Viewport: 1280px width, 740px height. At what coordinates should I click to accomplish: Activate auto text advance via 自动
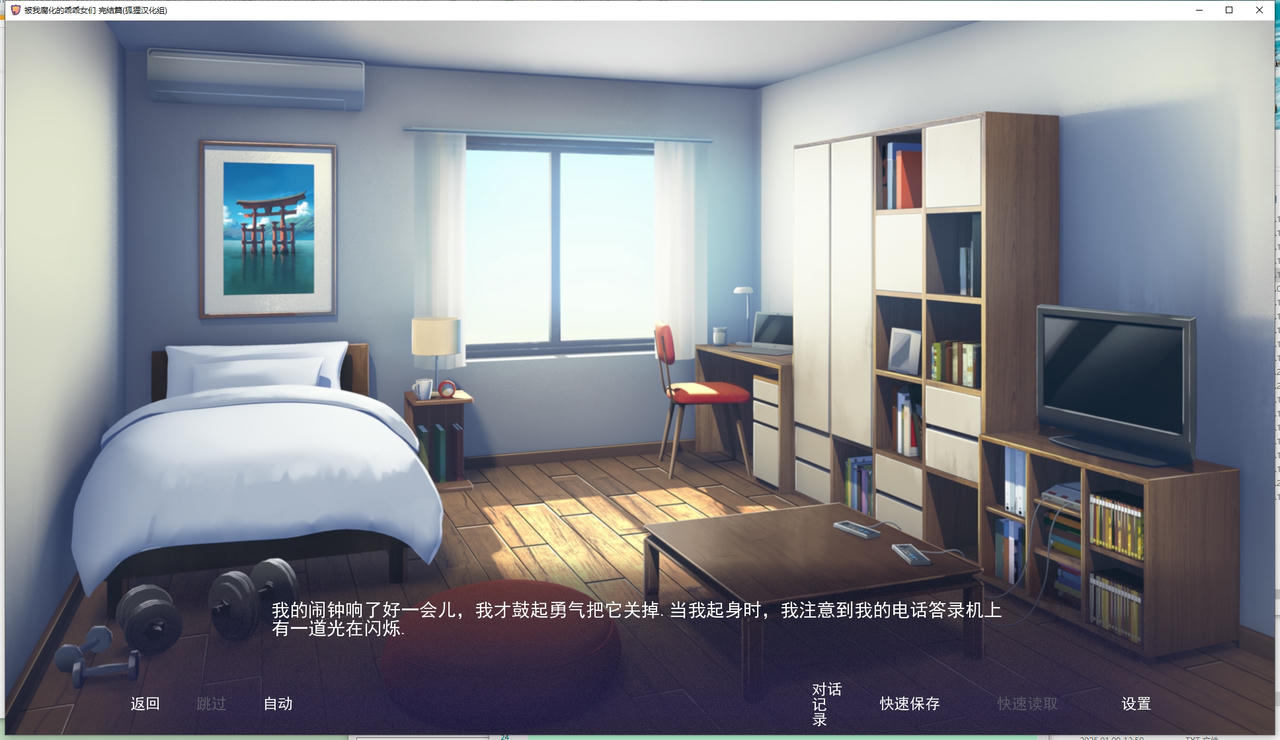coord(277,704)
